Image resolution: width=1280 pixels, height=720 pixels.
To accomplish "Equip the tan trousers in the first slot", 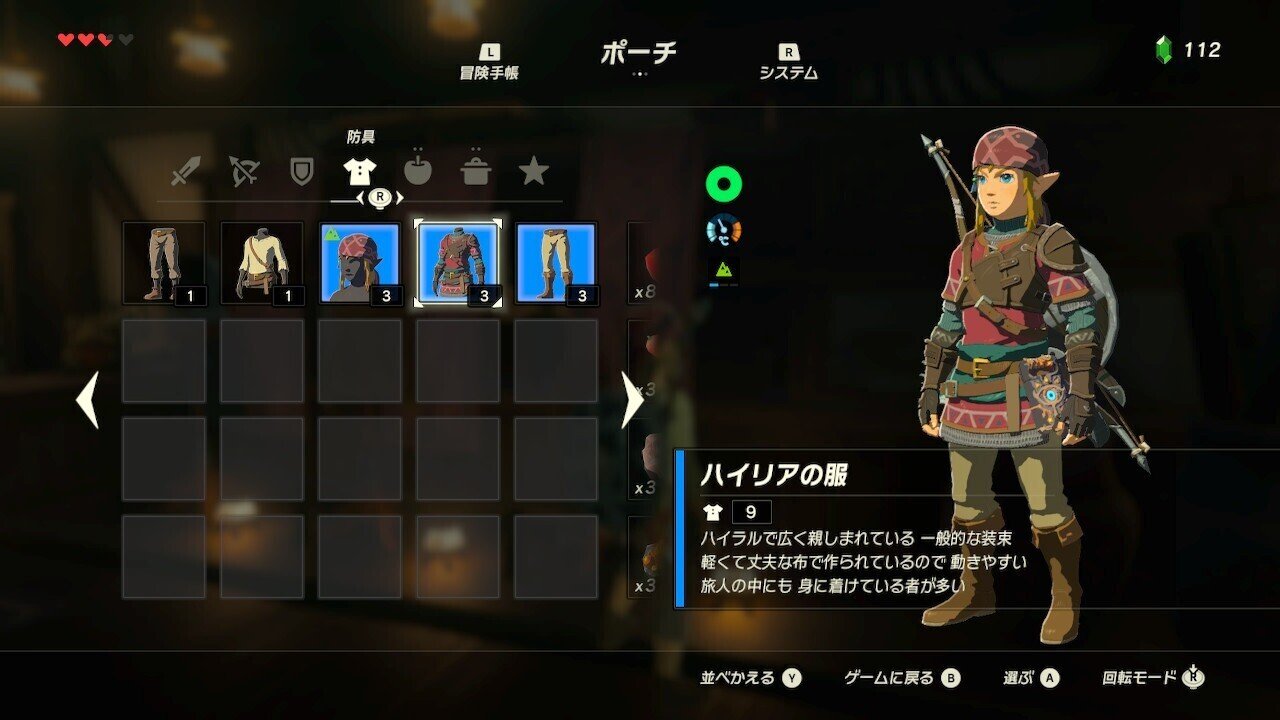I will [164, 263].
